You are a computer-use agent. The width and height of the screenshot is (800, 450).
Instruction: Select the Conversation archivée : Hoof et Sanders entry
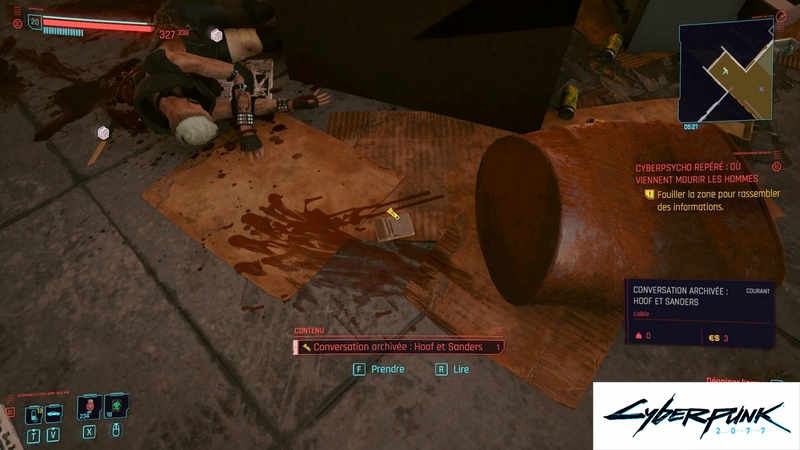coord(399,347)
